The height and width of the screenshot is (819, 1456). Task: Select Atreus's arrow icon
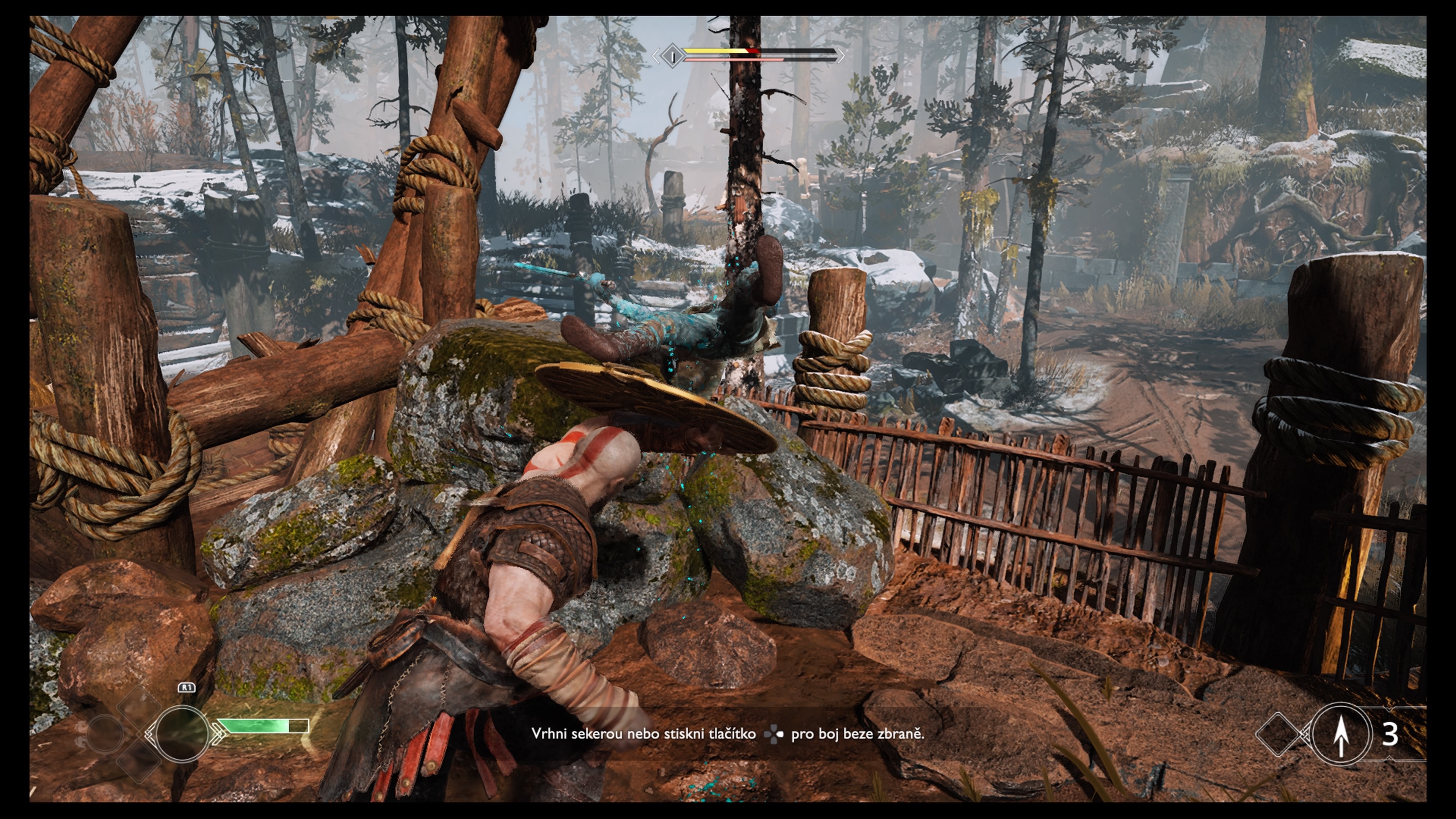click(1341, 734)
